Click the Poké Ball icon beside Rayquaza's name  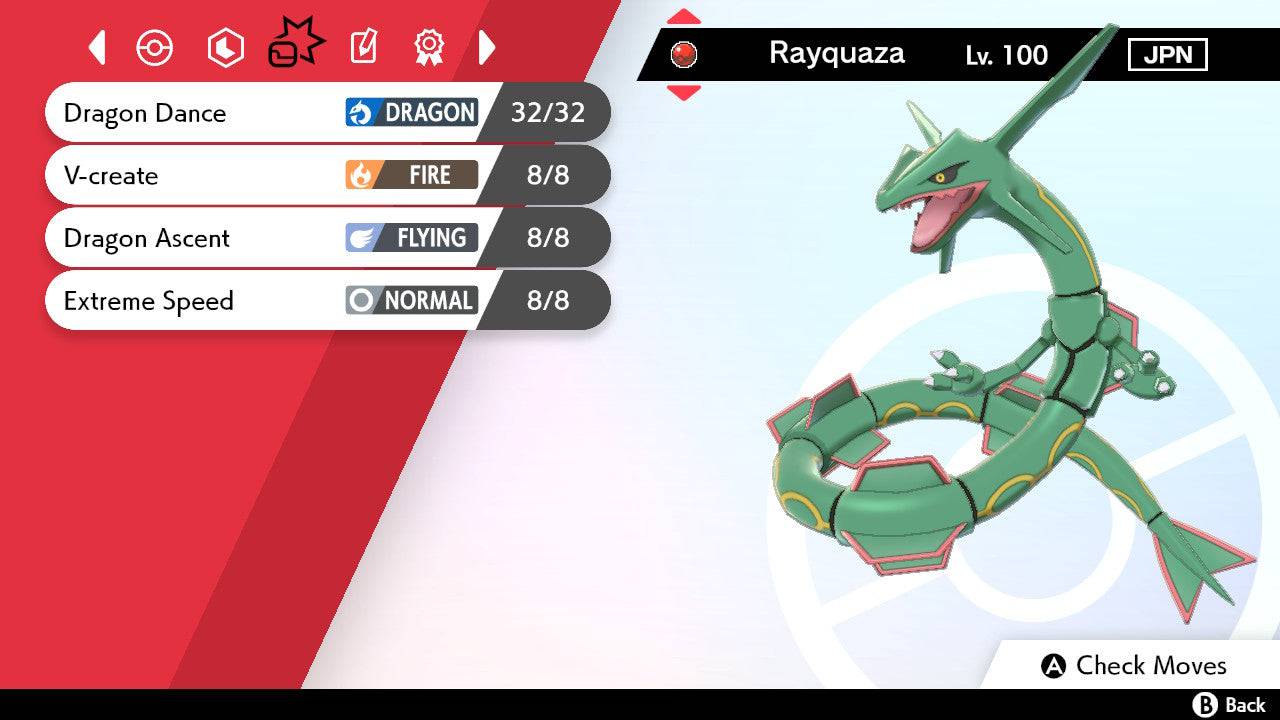(x=684, y=54)
